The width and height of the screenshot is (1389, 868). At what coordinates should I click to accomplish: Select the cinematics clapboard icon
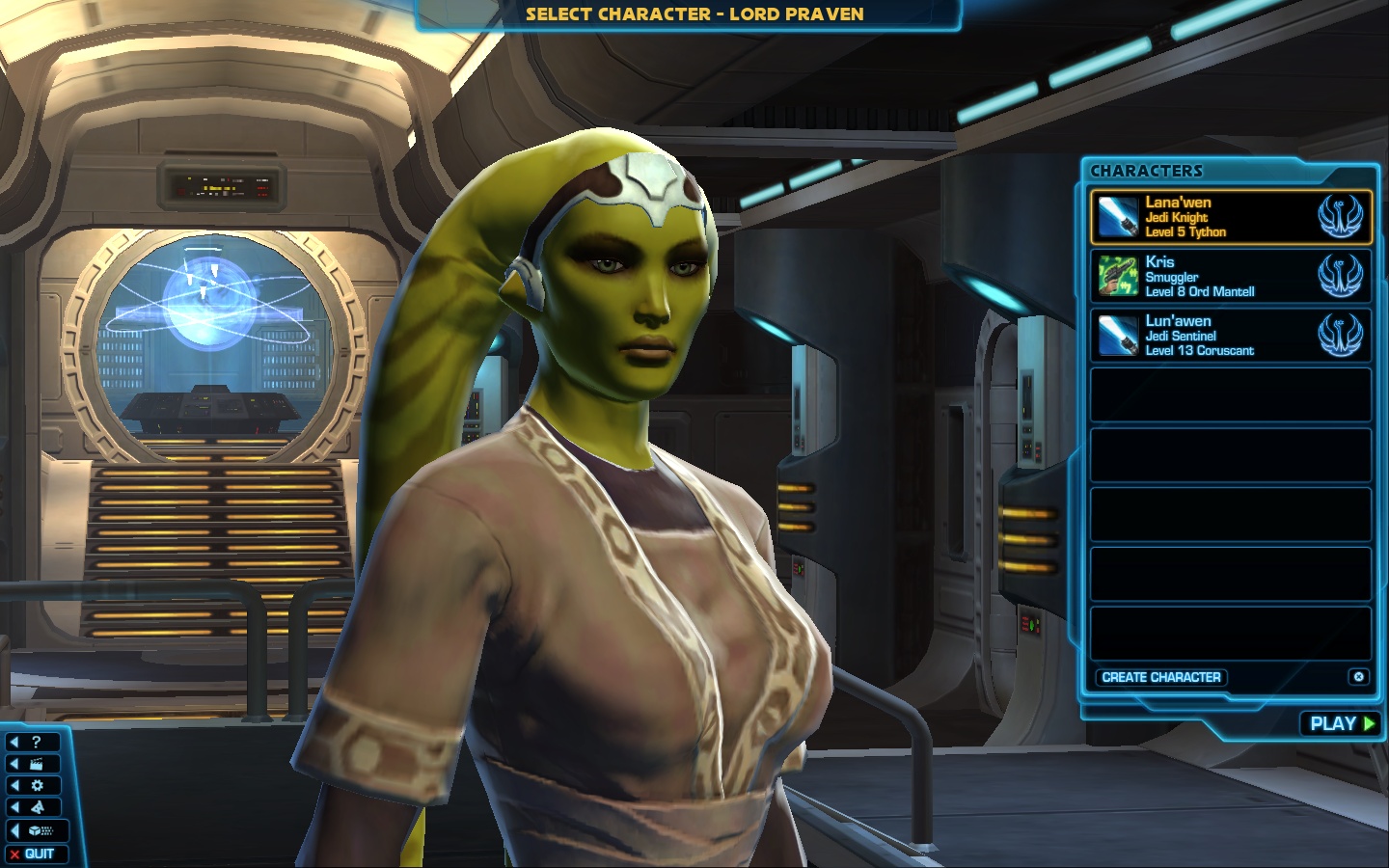click(x=36, y=762)
